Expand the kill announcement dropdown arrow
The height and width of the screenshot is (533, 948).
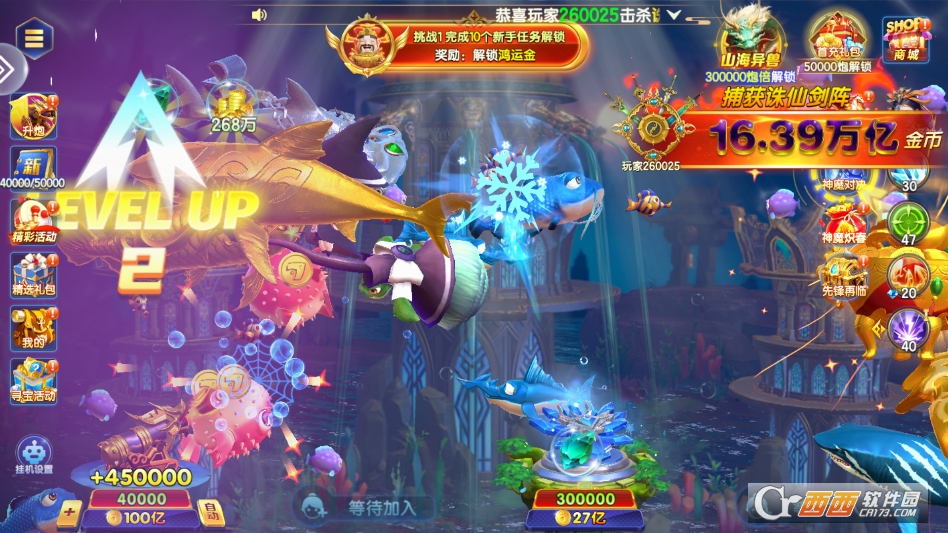click(x=673, y=15)
